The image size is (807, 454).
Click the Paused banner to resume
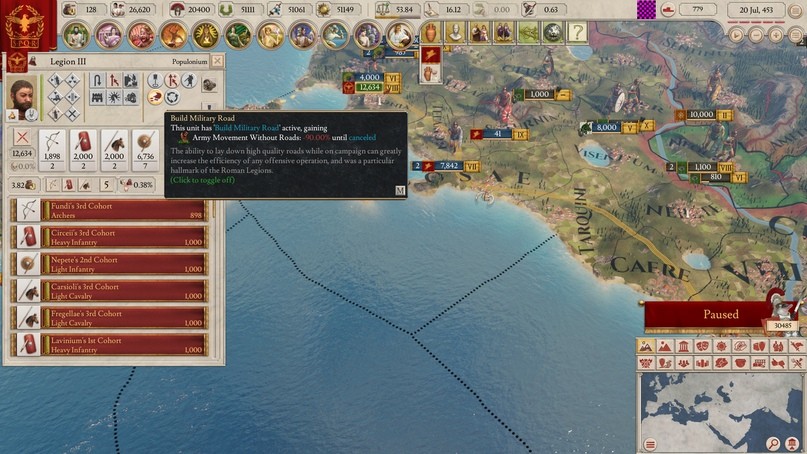click(x=720, y=315)
